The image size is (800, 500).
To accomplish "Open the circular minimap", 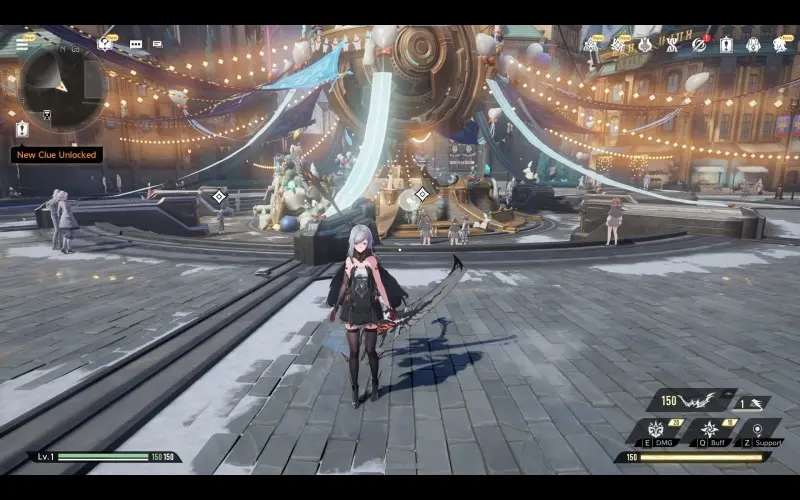I will [x=62, y=88].
